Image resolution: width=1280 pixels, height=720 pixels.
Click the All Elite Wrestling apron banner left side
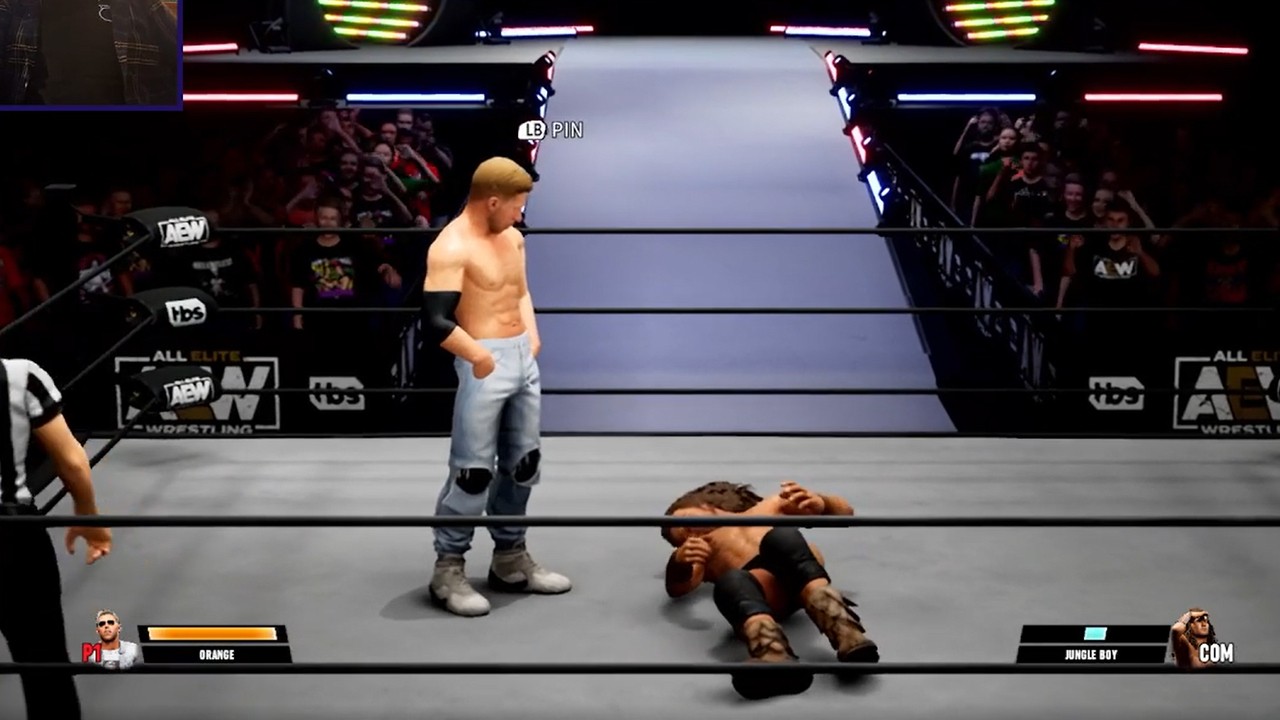200,390
